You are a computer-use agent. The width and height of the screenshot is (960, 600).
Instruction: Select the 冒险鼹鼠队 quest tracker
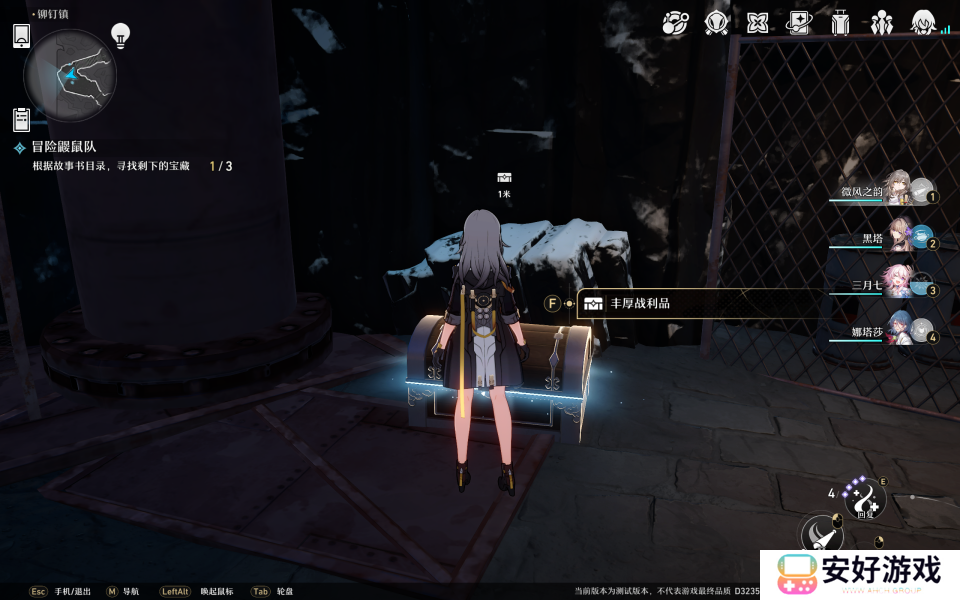(x=64, y=147)
